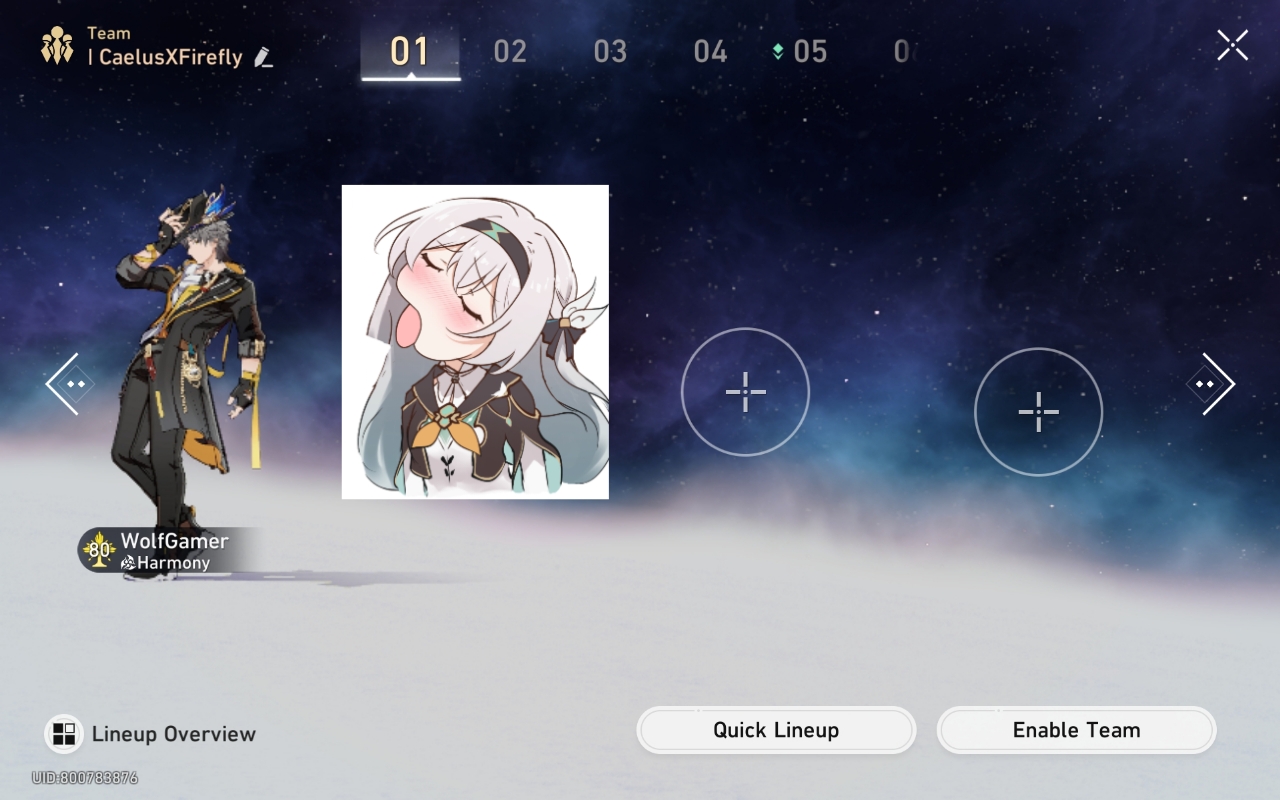The image size is (1280, 800).
Task: Select the Harmony path icon under WolfGamer
Action: (x=130, y=563)
